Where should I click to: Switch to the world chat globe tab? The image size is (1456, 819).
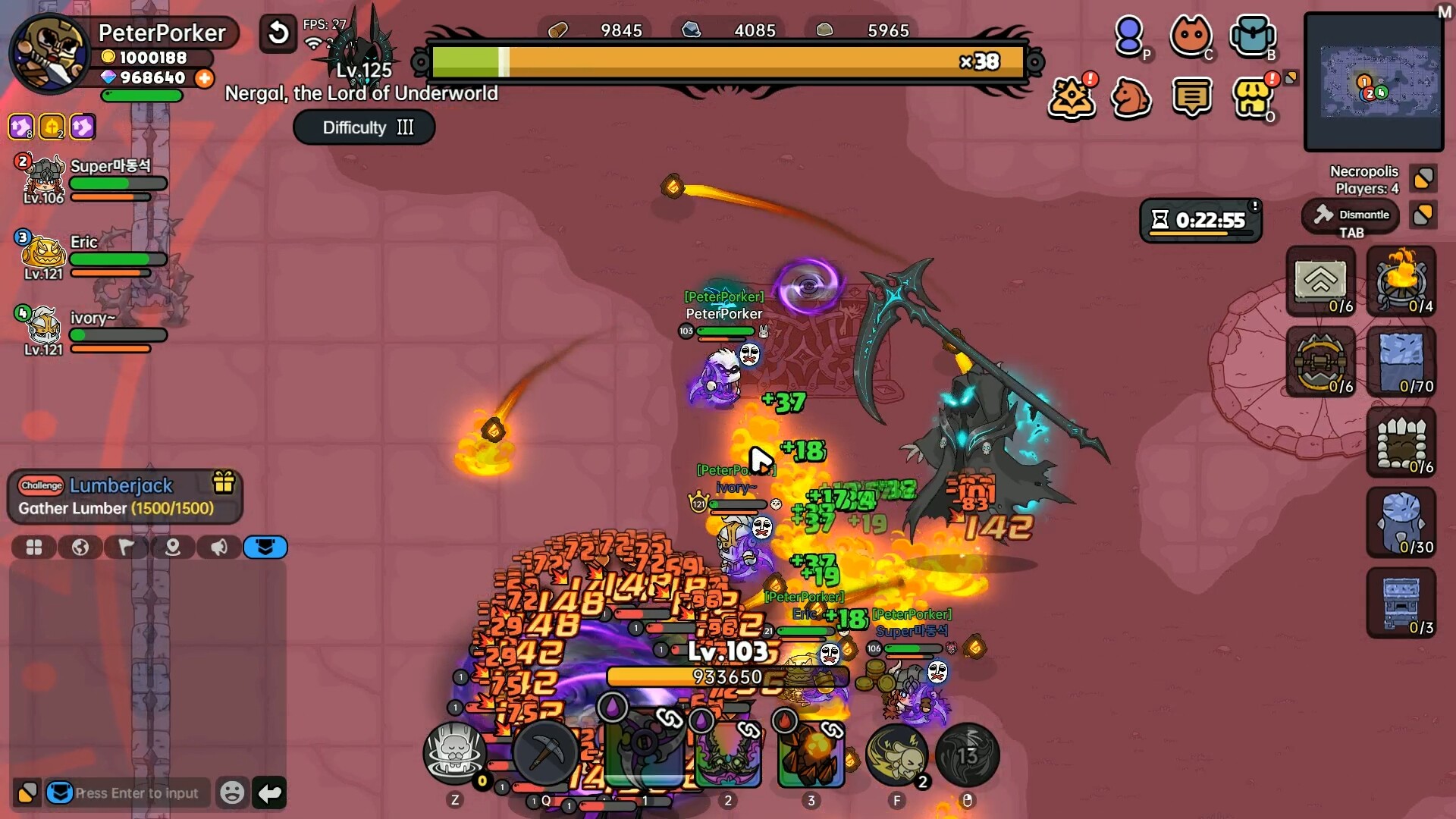80,548
